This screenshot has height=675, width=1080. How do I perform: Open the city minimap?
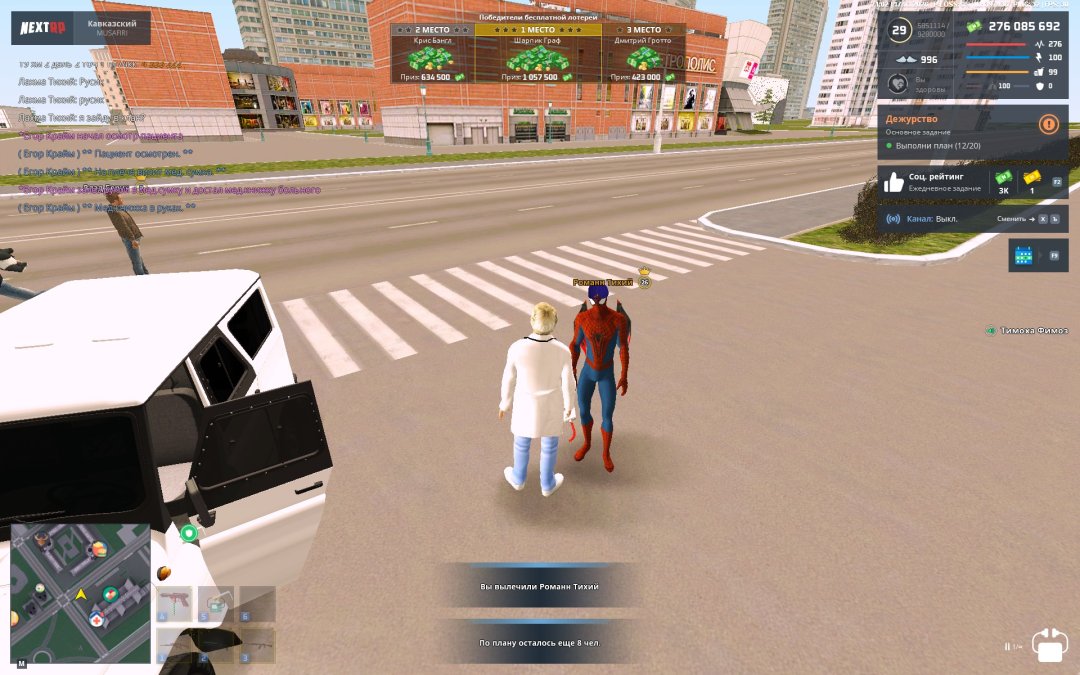pyautogui.click(x=80, y=594)
